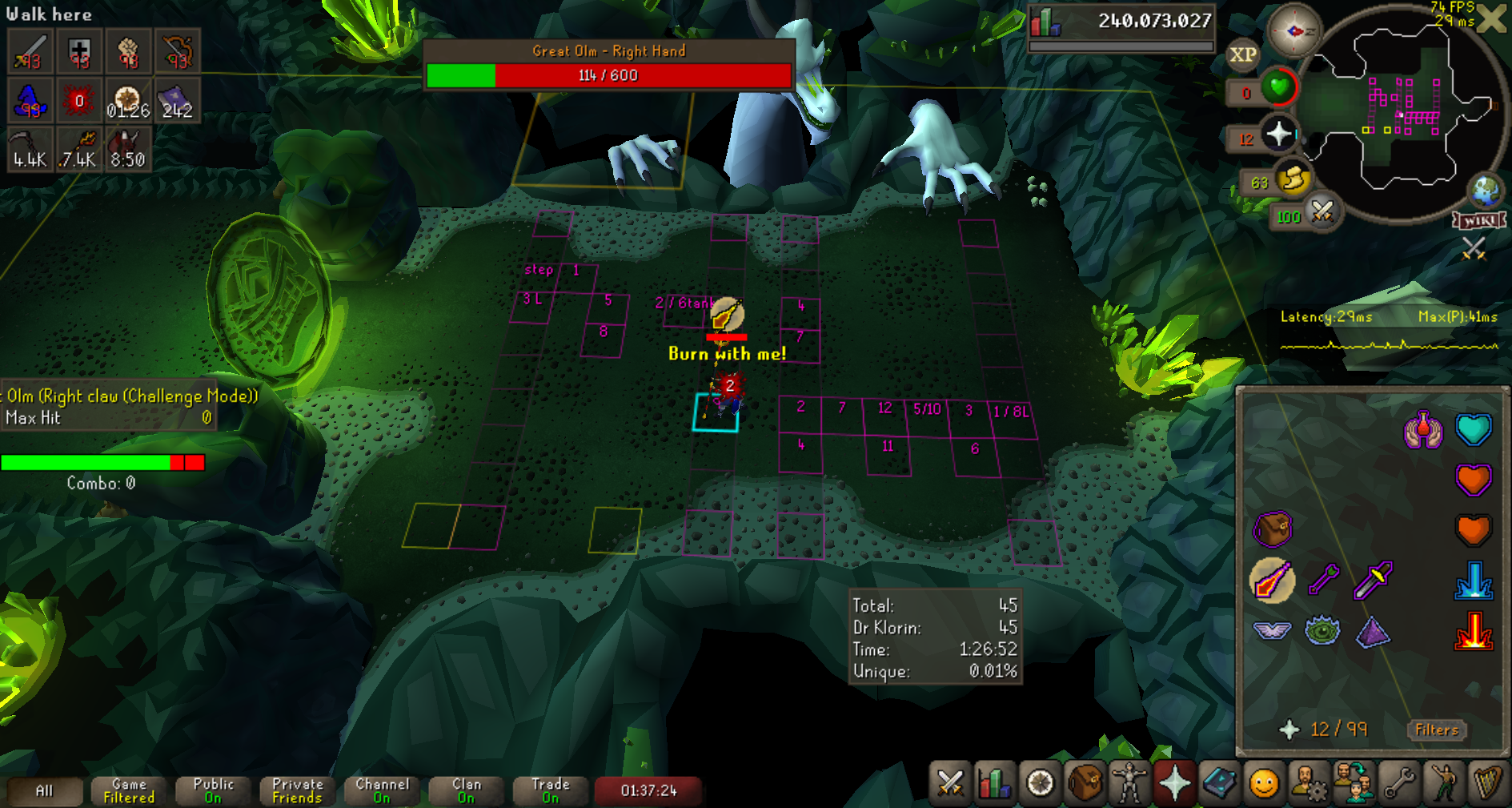Open the Filters for the prayer list
The height and width of the screenshot is (808, 1512).
(1436, 730)
